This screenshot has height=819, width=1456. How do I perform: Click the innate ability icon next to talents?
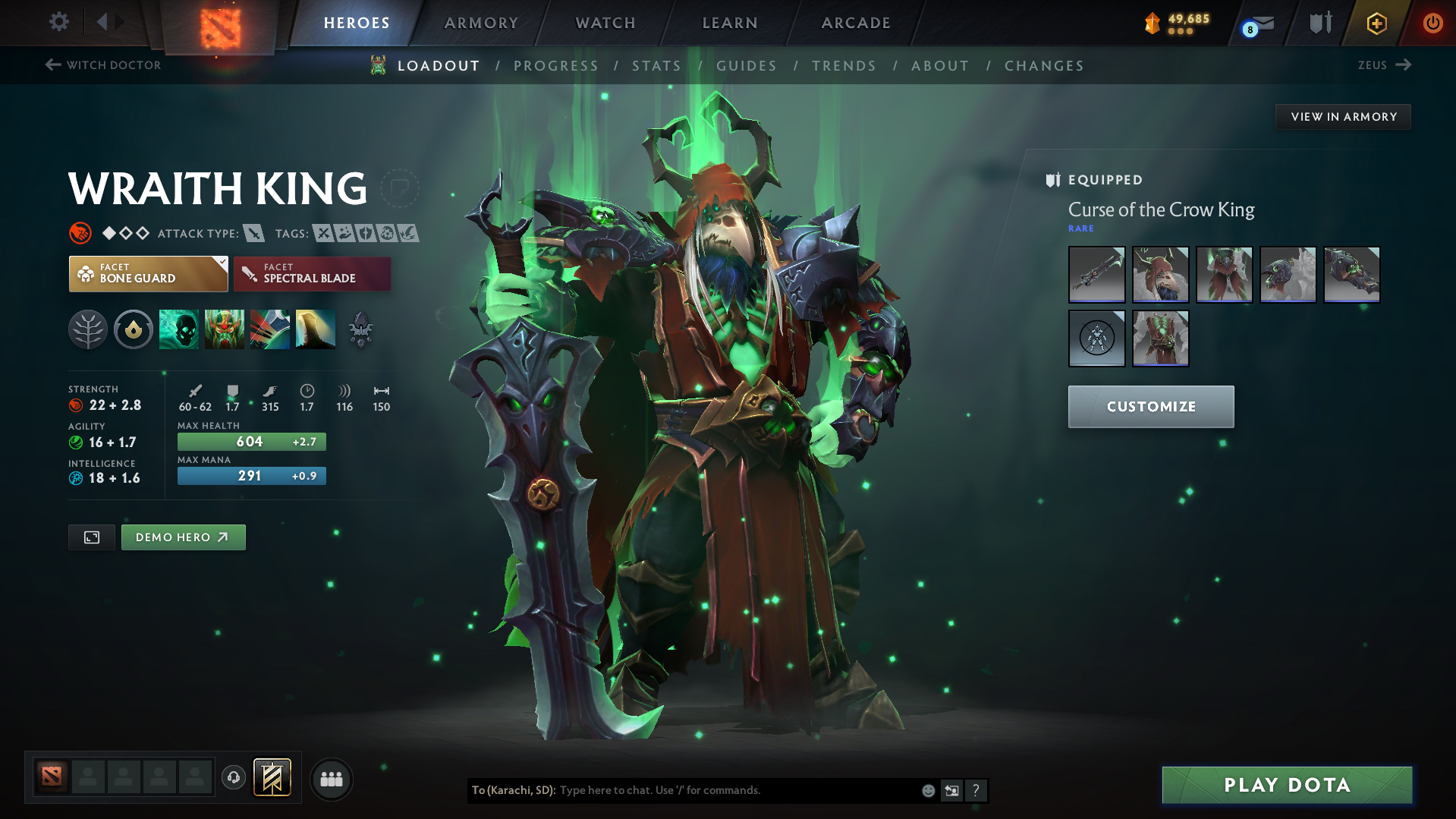[134, 329]
